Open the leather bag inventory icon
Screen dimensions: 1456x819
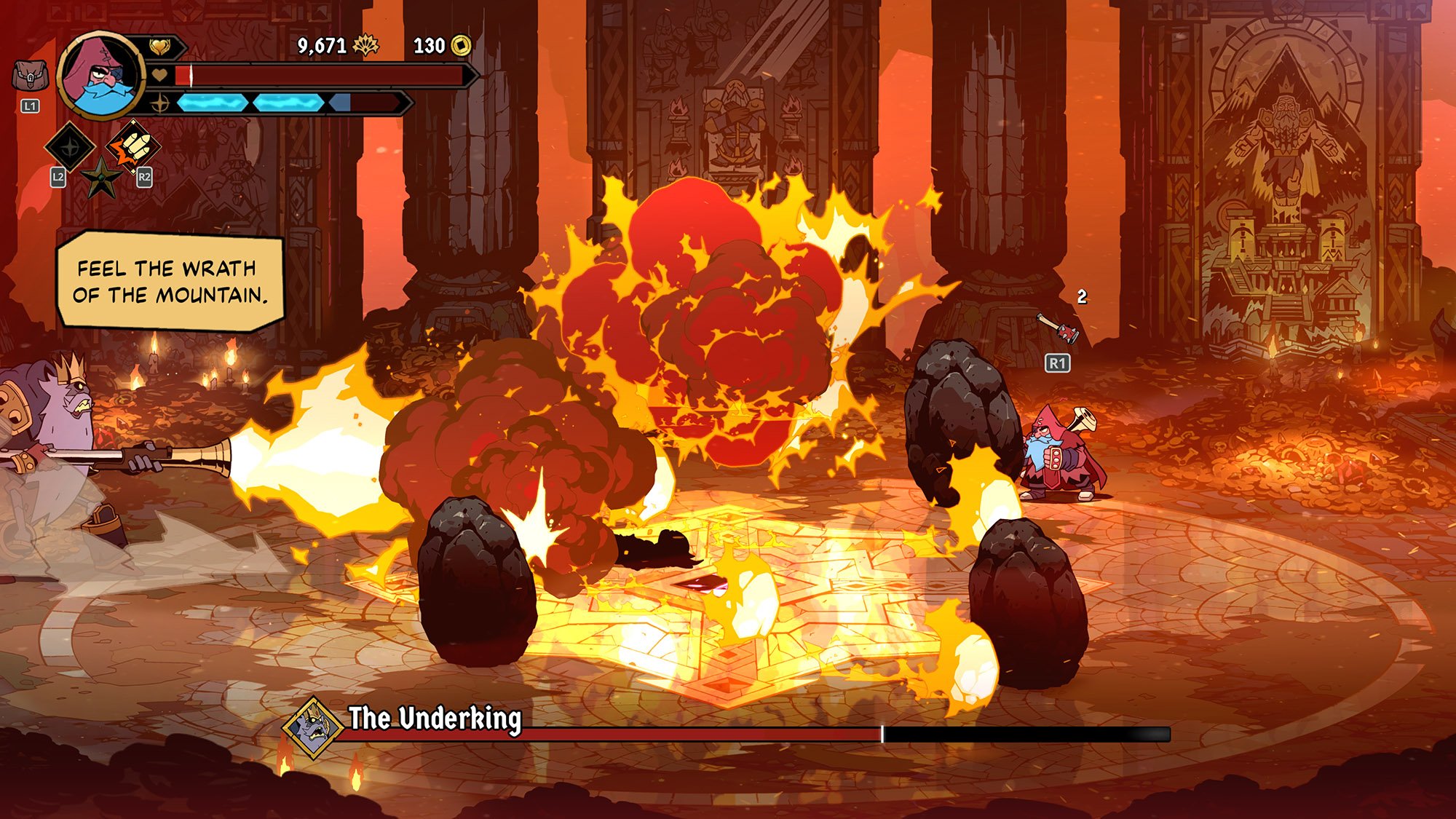[31, 75]
